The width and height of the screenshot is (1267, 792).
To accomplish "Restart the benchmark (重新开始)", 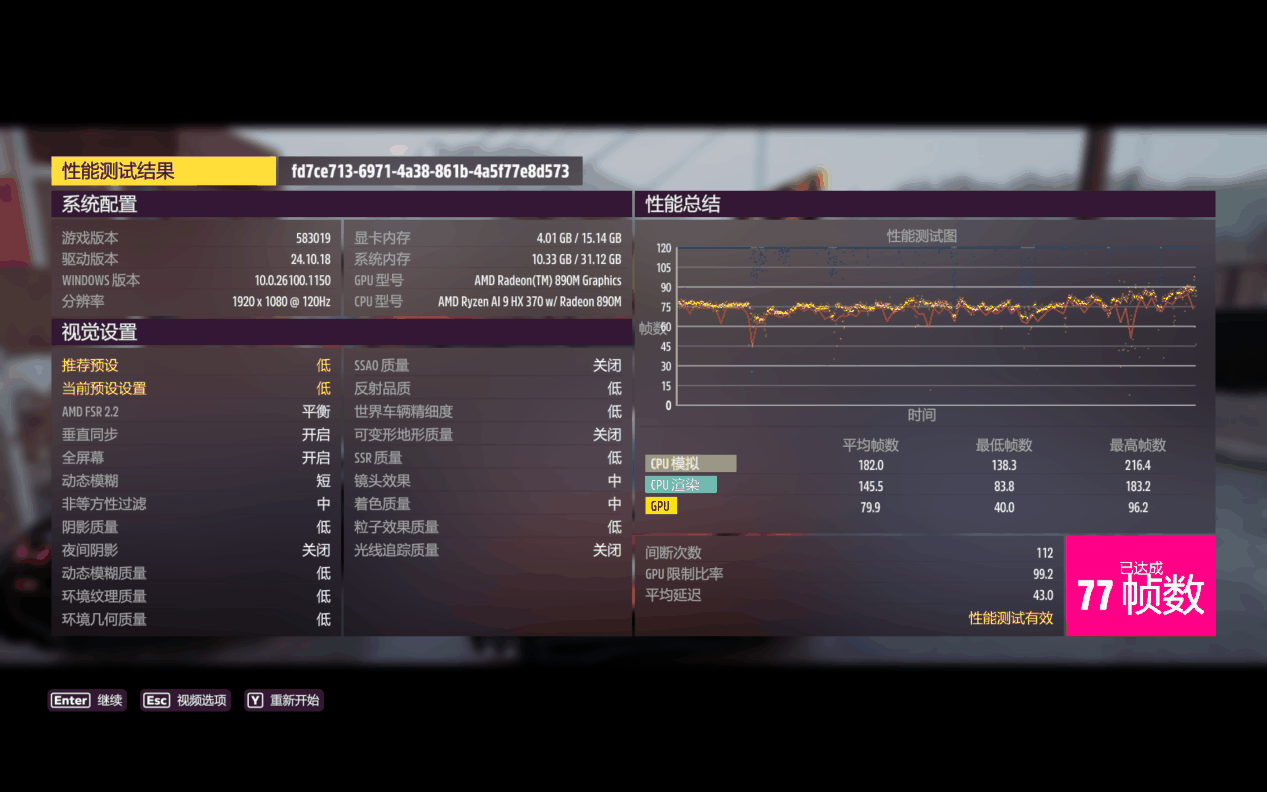I will coord(283,701).
